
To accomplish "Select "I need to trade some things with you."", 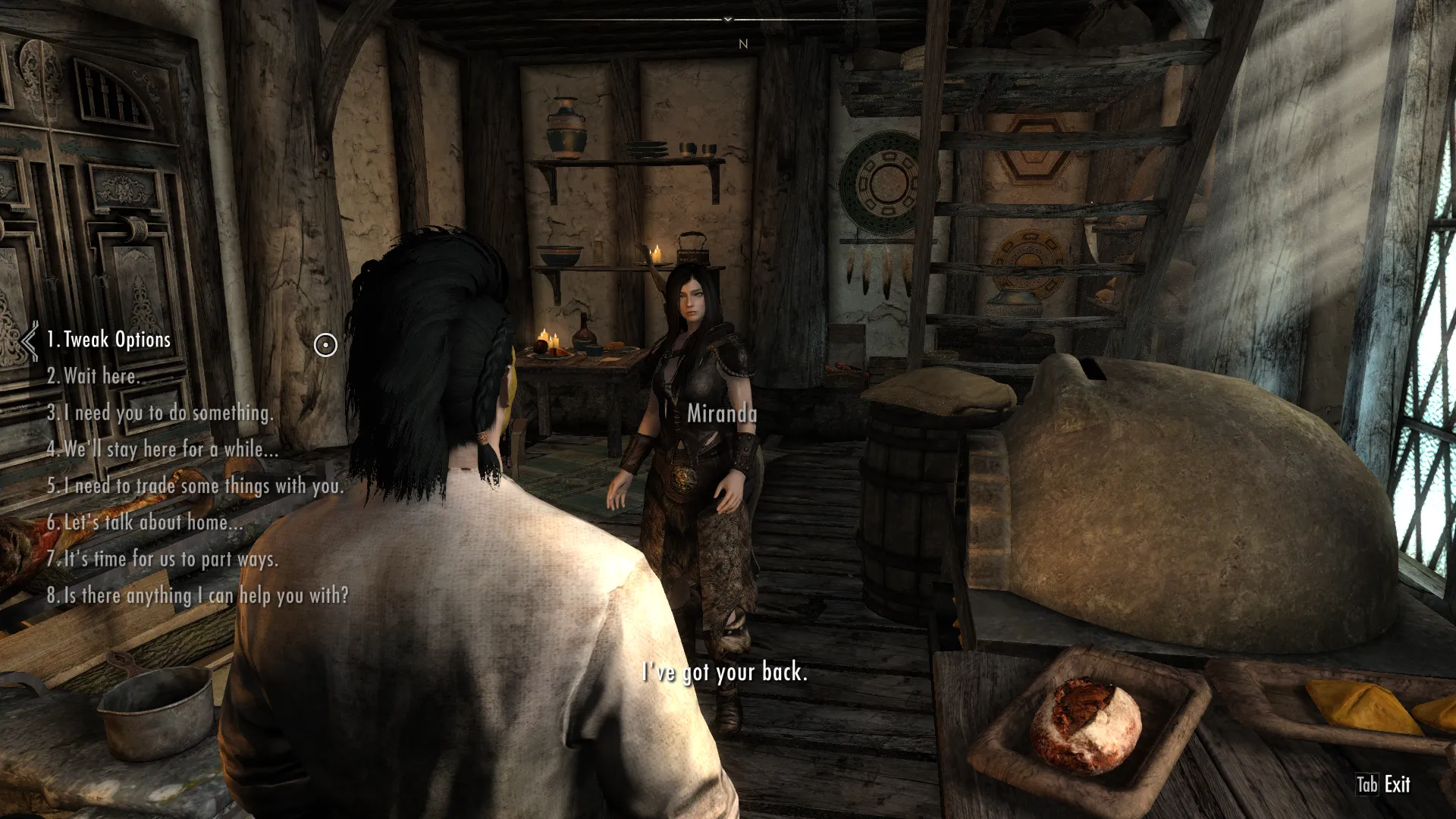I will 196,485.
